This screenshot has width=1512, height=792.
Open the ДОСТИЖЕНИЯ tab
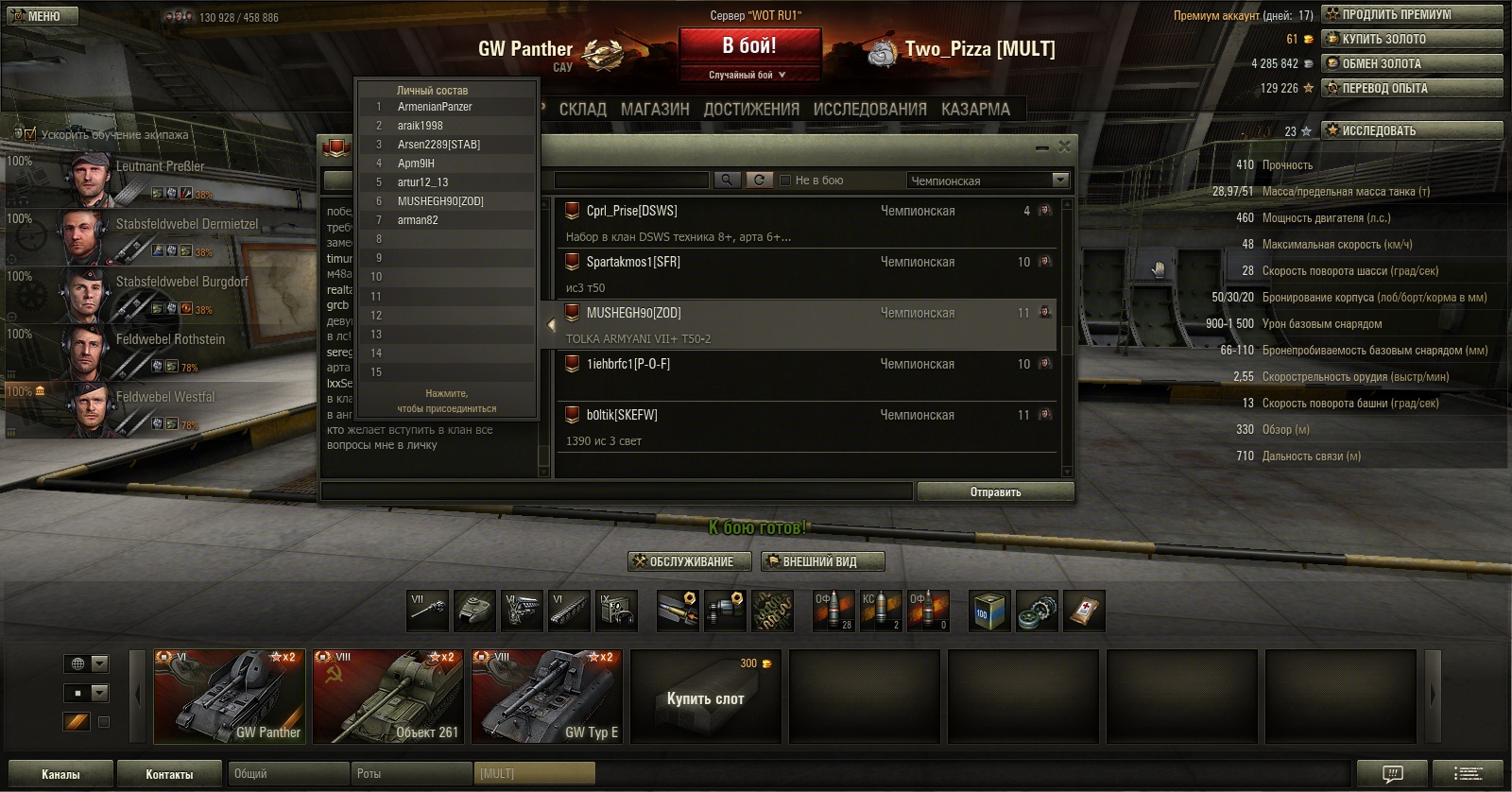(751, 110)
